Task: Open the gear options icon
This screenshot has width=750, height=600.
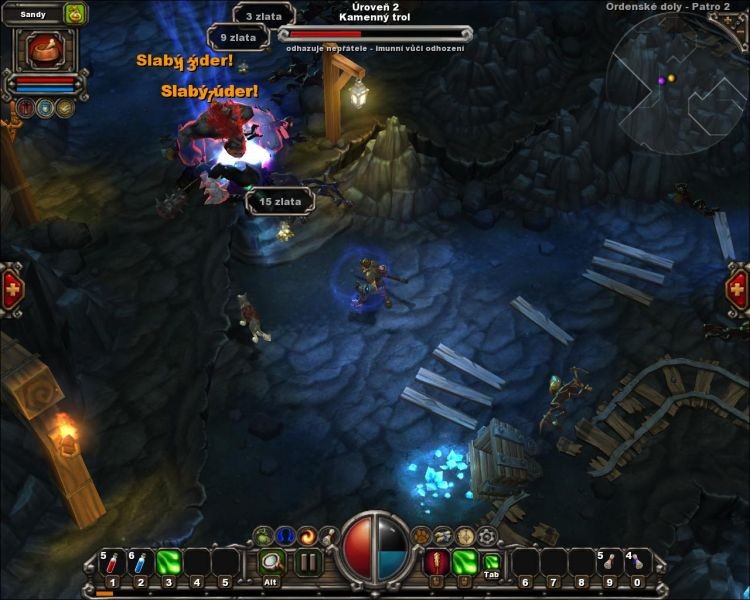Action: coord(487,536)
